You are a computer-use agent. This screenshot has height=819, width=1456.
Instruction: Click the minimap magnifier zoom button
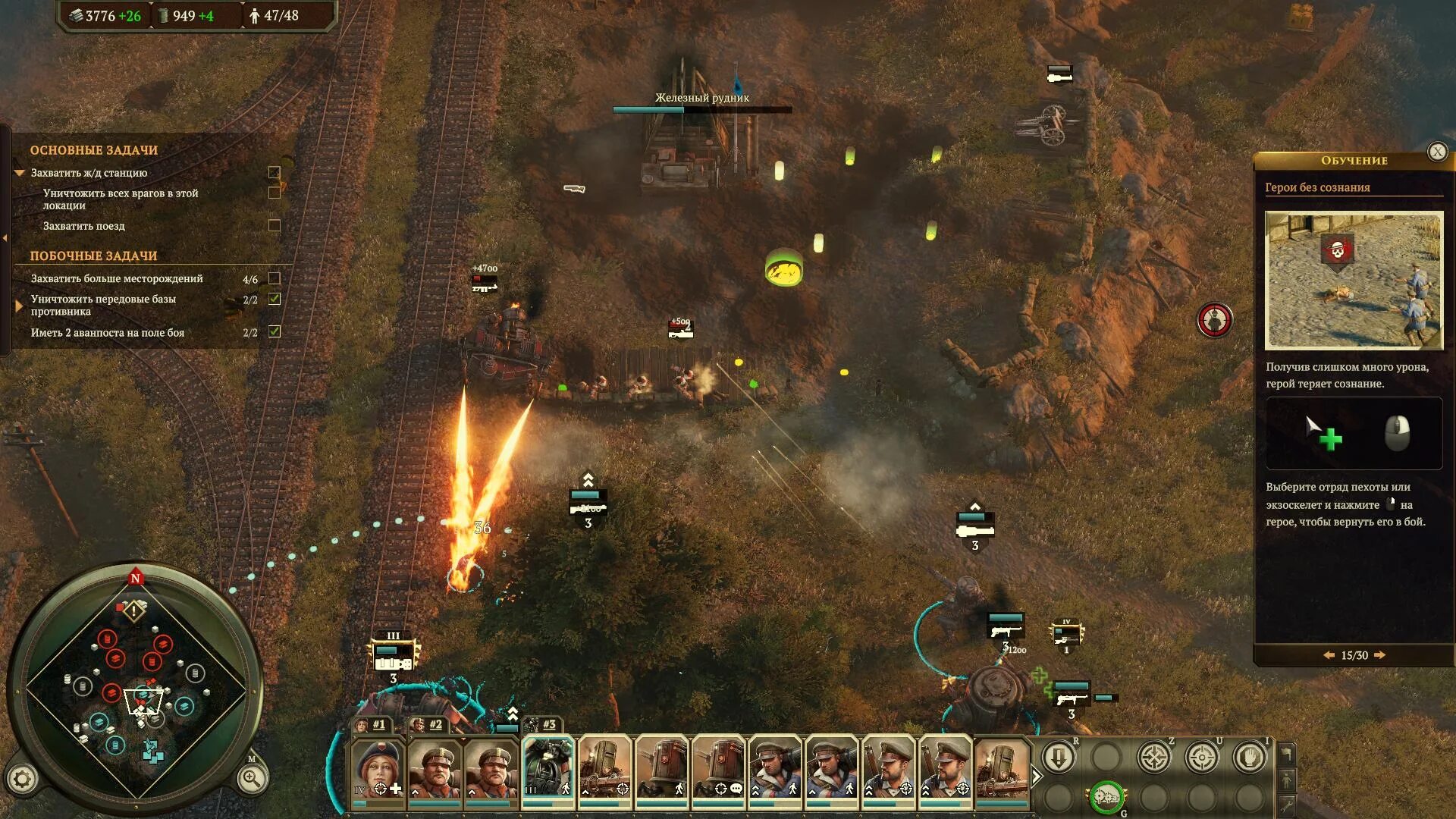pos(251,778)
